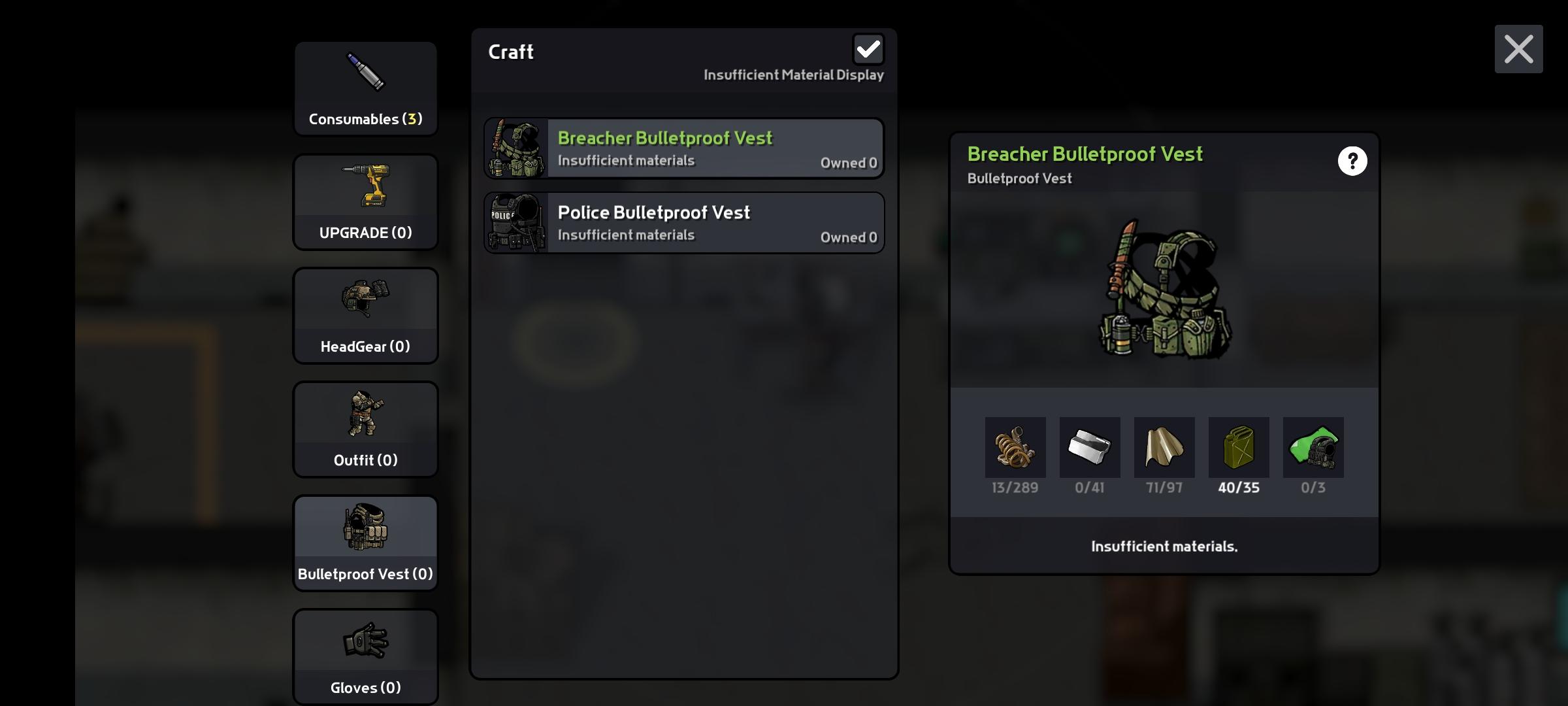Screen dimensions: 1568x706
Task: Inspect the spring material icon showing 13/289
Action: pyautogui.click(x=1015, y=448)
